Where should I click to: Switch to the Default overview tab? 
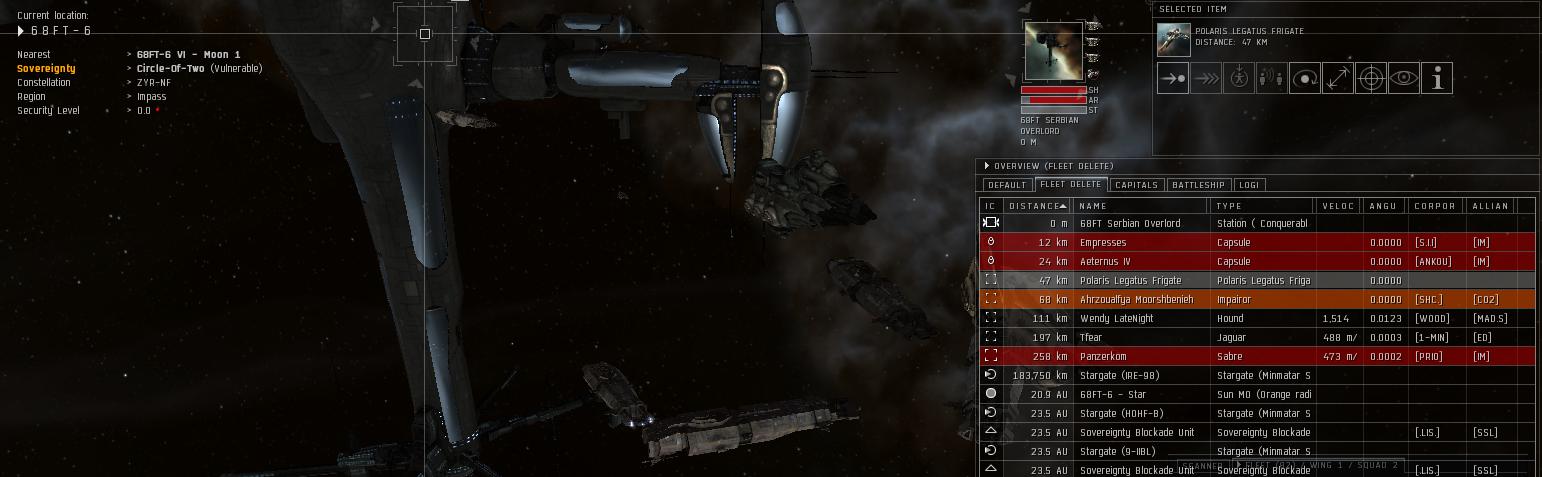click(x=1006, y=185)
